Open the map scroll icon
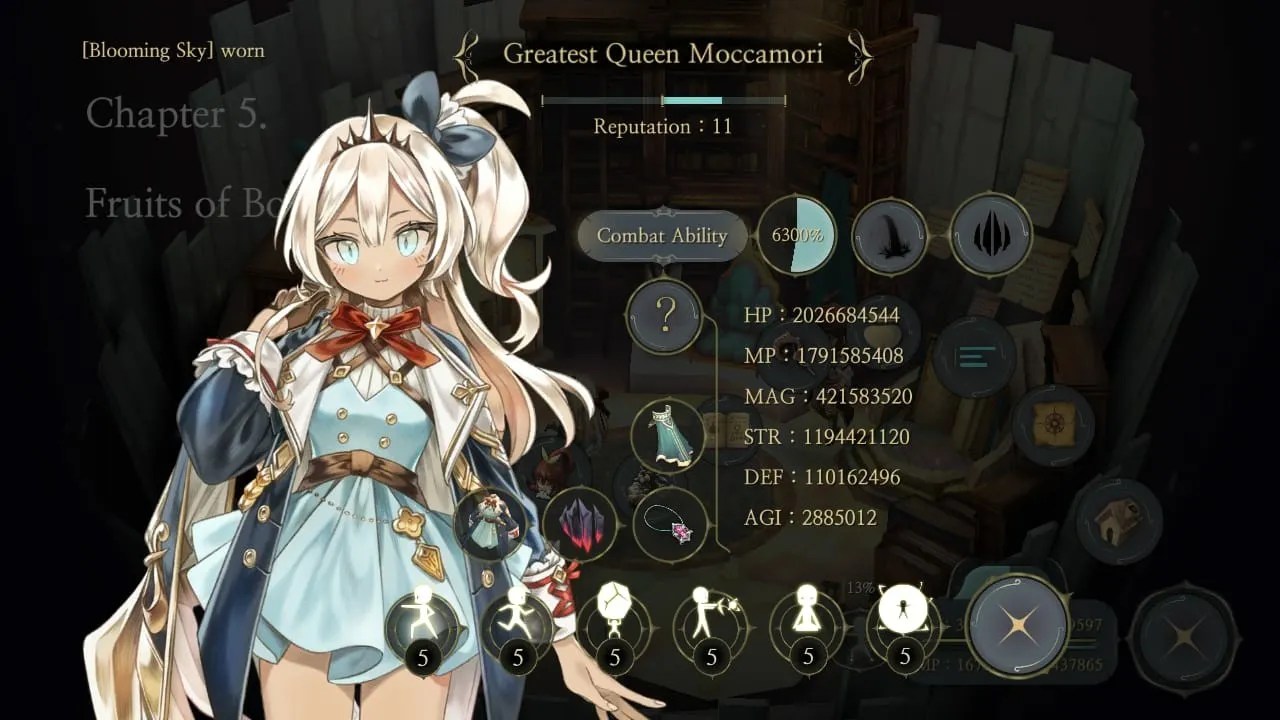This screenshot has height=720, width=1280. click(x=1052, y=426)
